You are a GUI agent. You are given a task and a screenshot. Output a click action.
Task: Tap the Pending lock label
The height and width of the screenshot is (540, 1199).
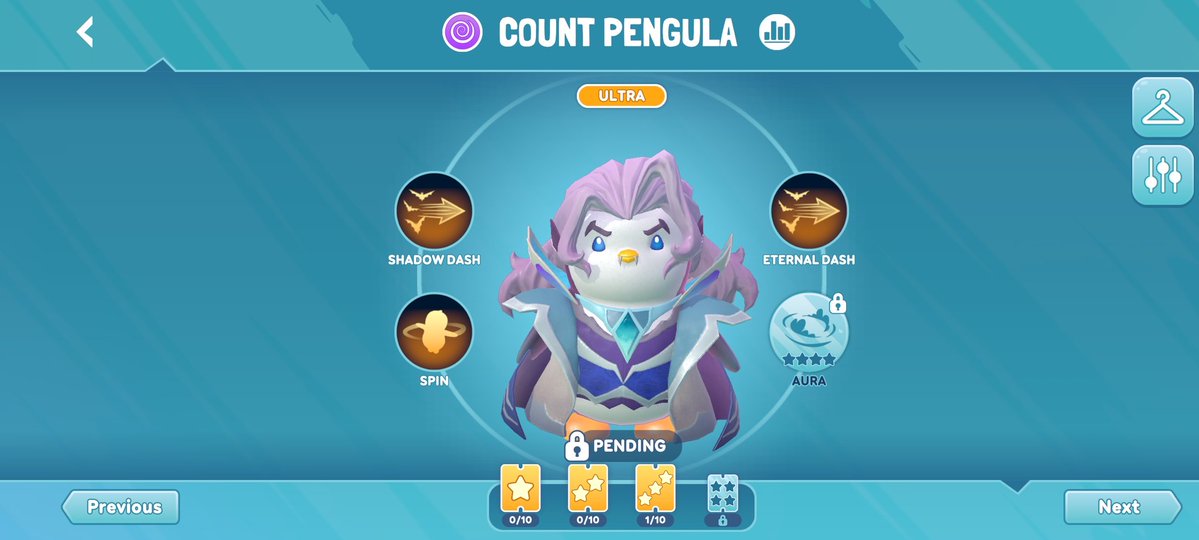[616, 445]
